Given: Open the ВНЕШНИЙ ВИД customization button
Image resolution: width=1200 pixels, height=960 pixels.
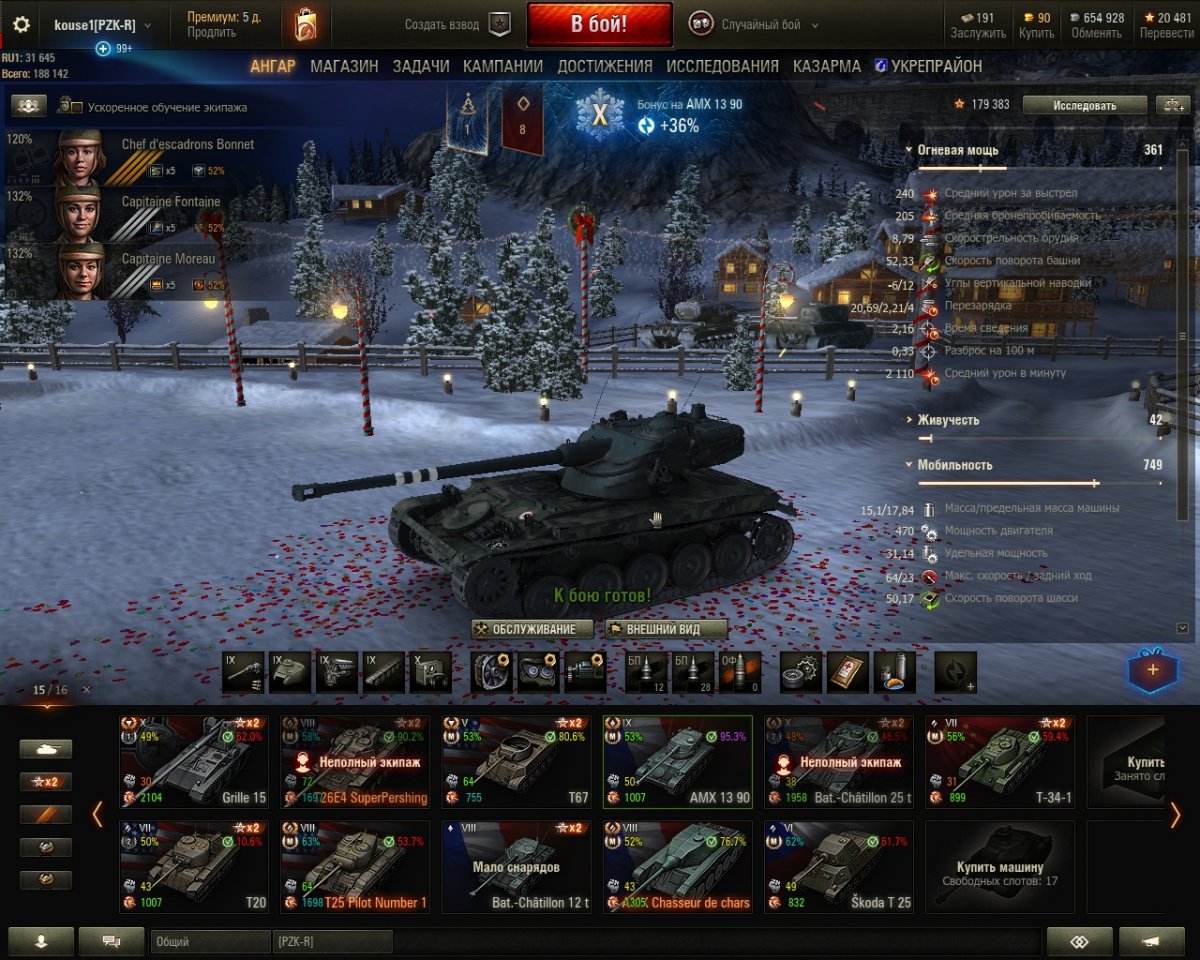Looking at the screenshot, I should tap(666, 629).
